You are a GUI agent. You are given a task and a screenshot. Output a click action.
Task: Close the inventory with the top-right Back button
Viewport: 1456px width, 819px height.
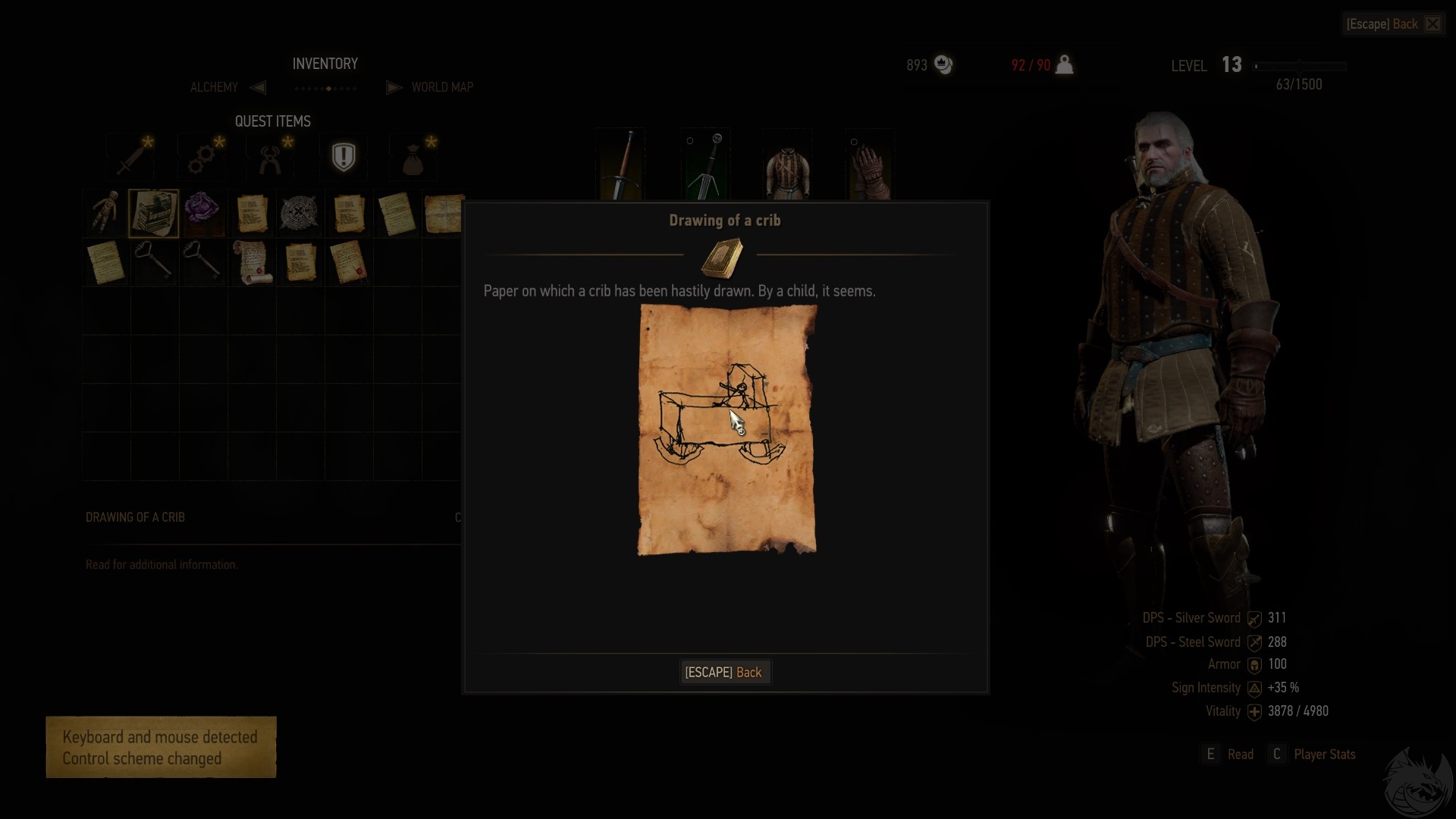coord(1393,24)
